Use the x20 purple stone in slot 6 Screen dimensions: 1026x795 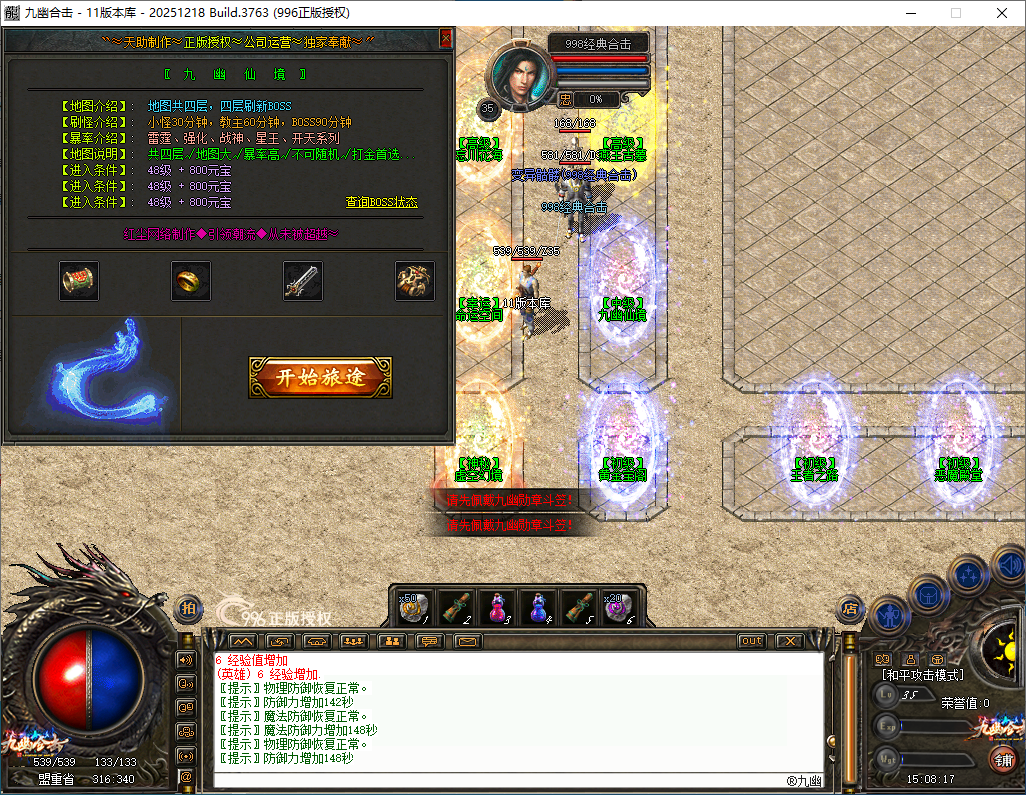pos(618,606)
